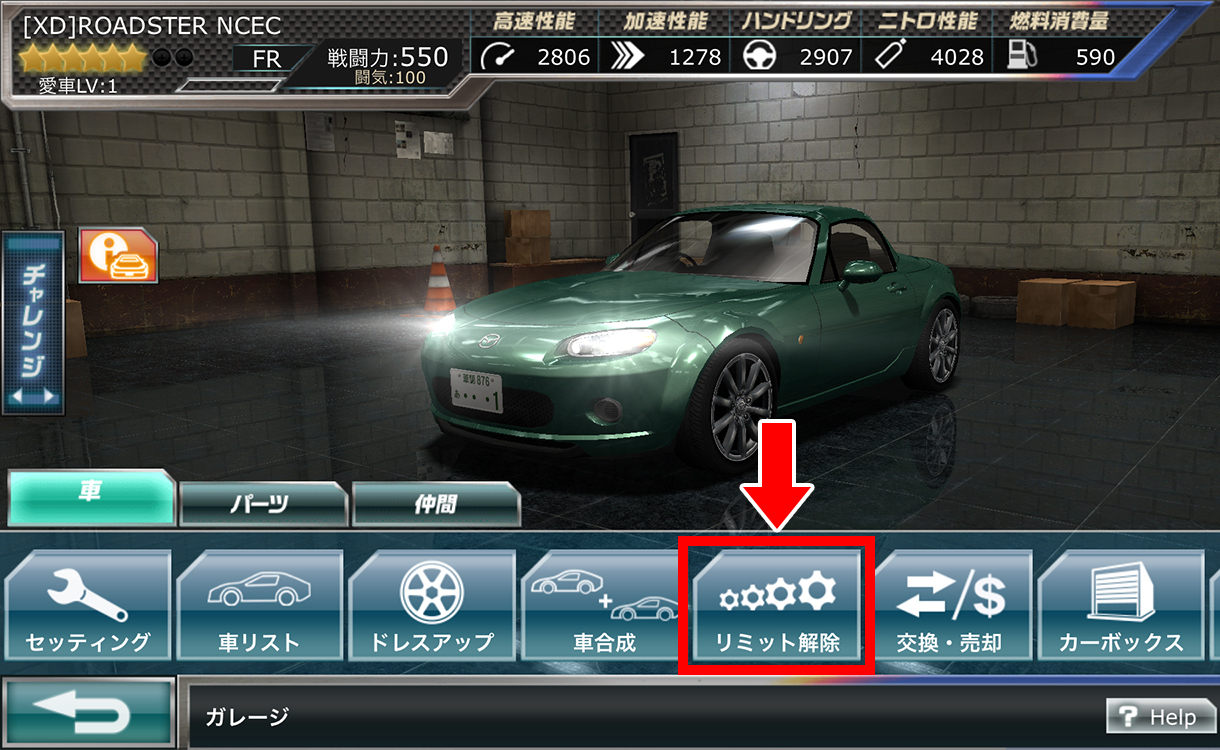Switch to the パーツ parts tab

coord(263,503)
